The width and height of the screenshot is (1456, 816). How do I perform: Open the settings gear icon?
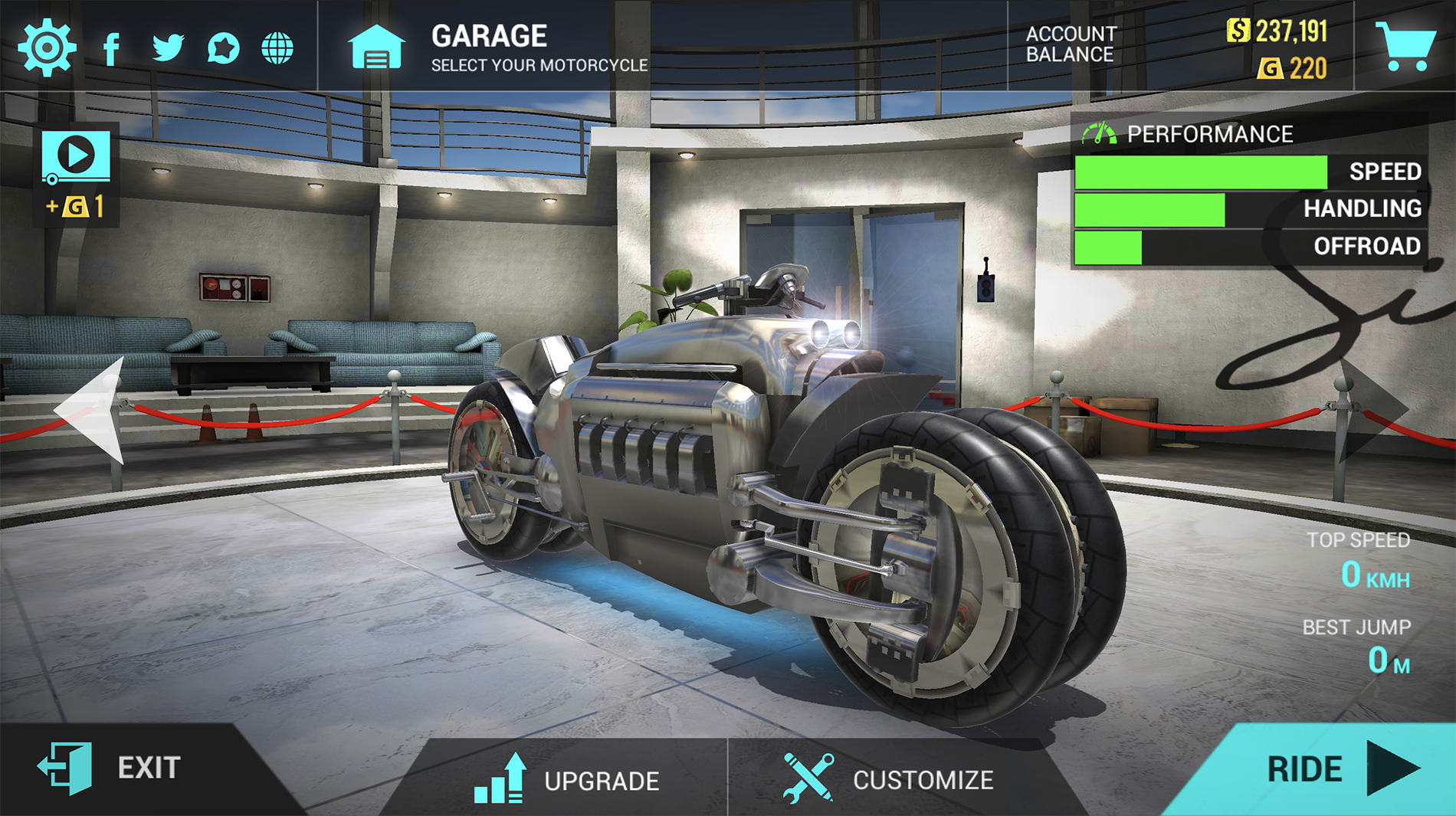(45, 48)
